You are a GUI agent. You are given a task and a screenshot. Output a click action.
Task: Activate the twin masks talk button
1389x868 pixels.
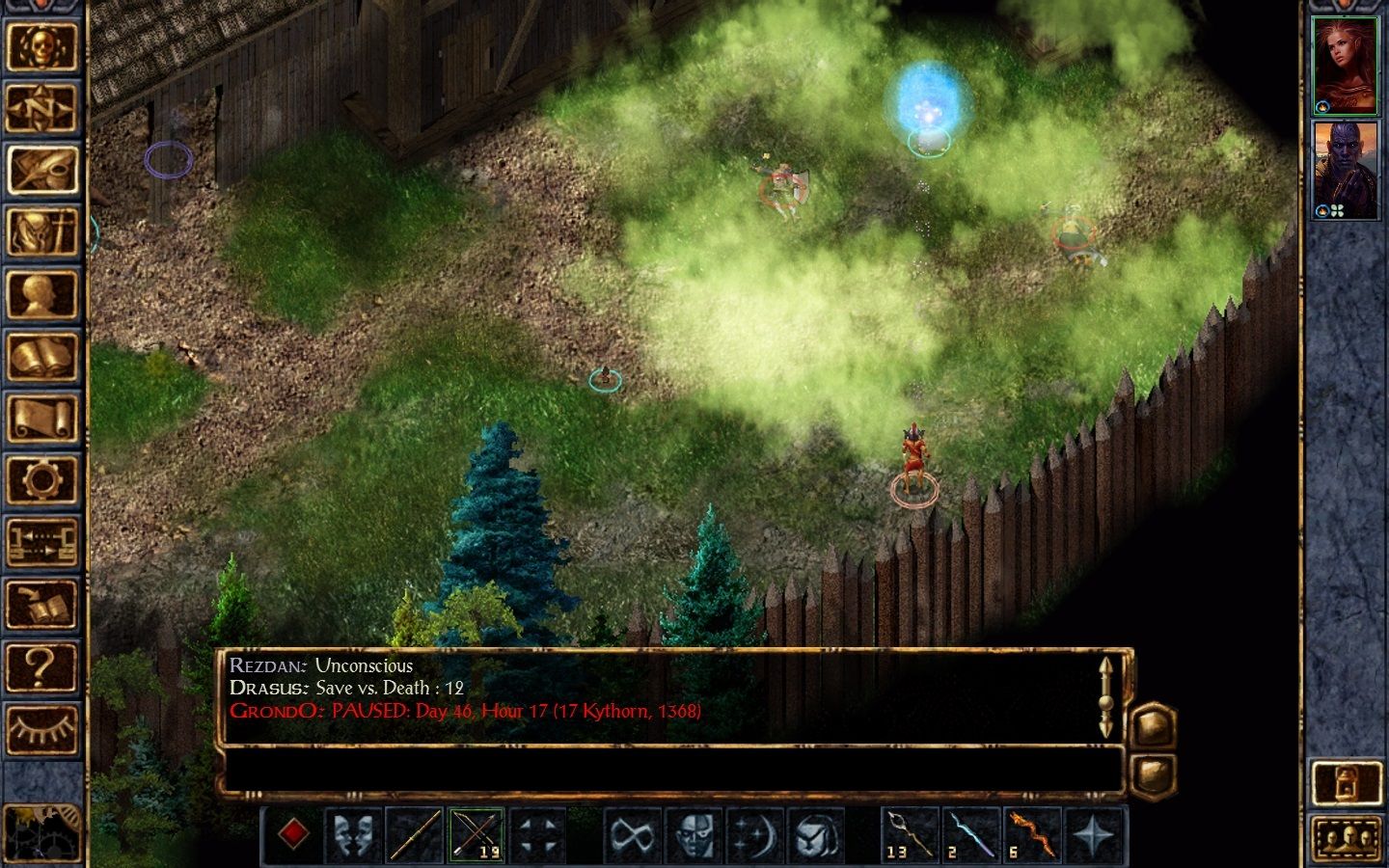tap(354, 834)
